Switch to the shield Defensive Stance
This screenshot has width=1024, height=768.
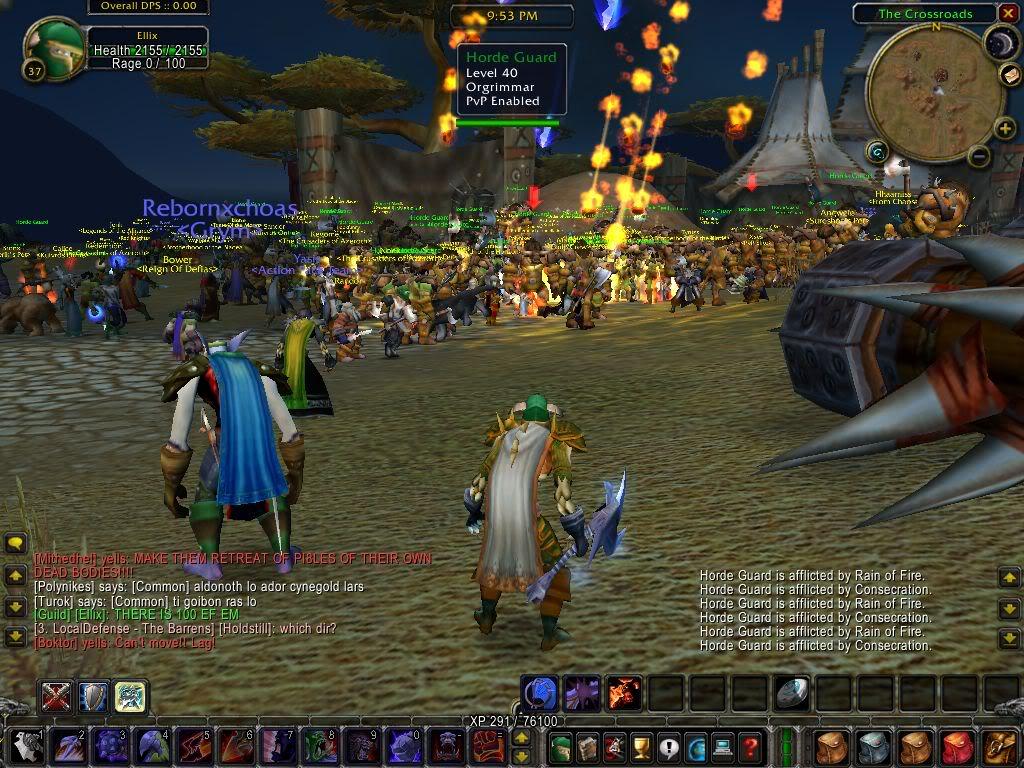[93, 696]
